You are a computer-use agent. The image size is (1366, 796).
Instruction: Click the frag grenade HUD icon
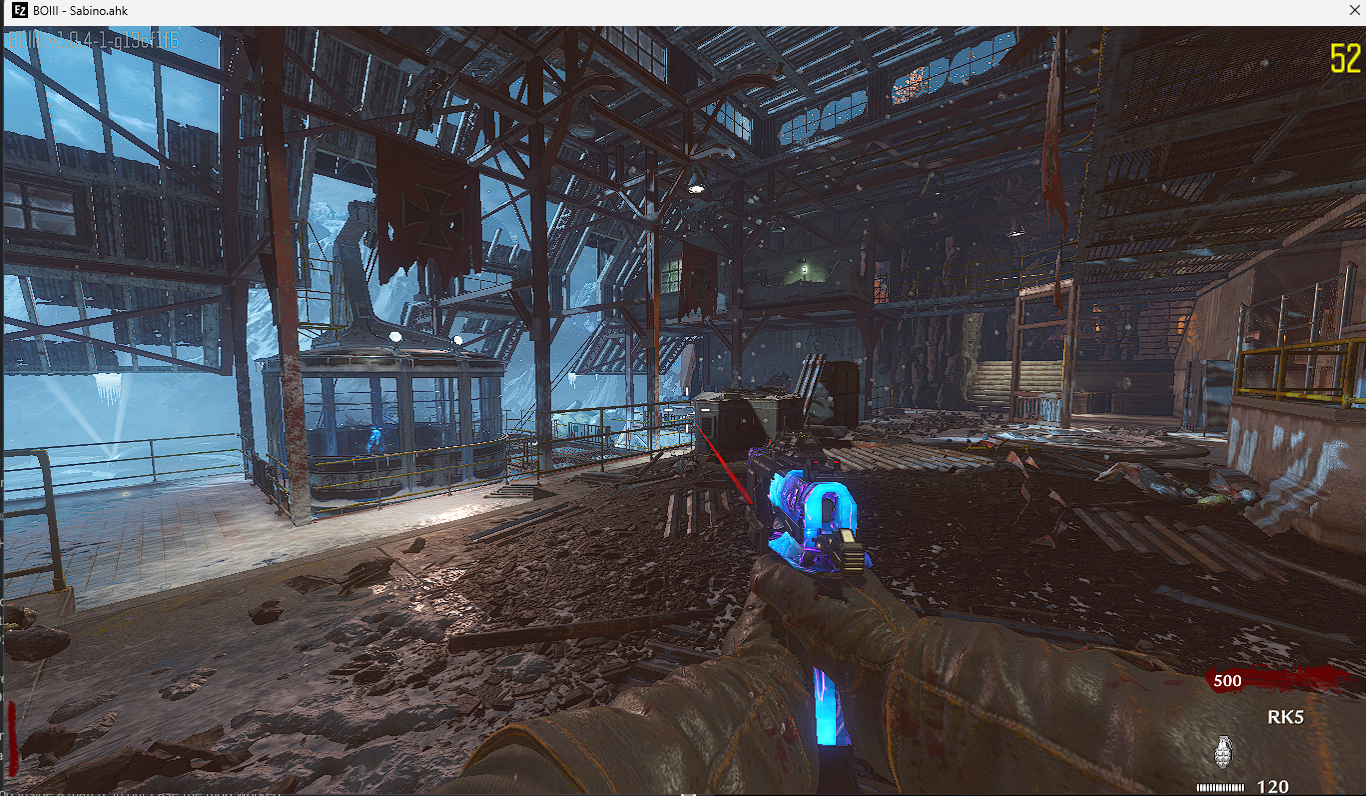1222,751
